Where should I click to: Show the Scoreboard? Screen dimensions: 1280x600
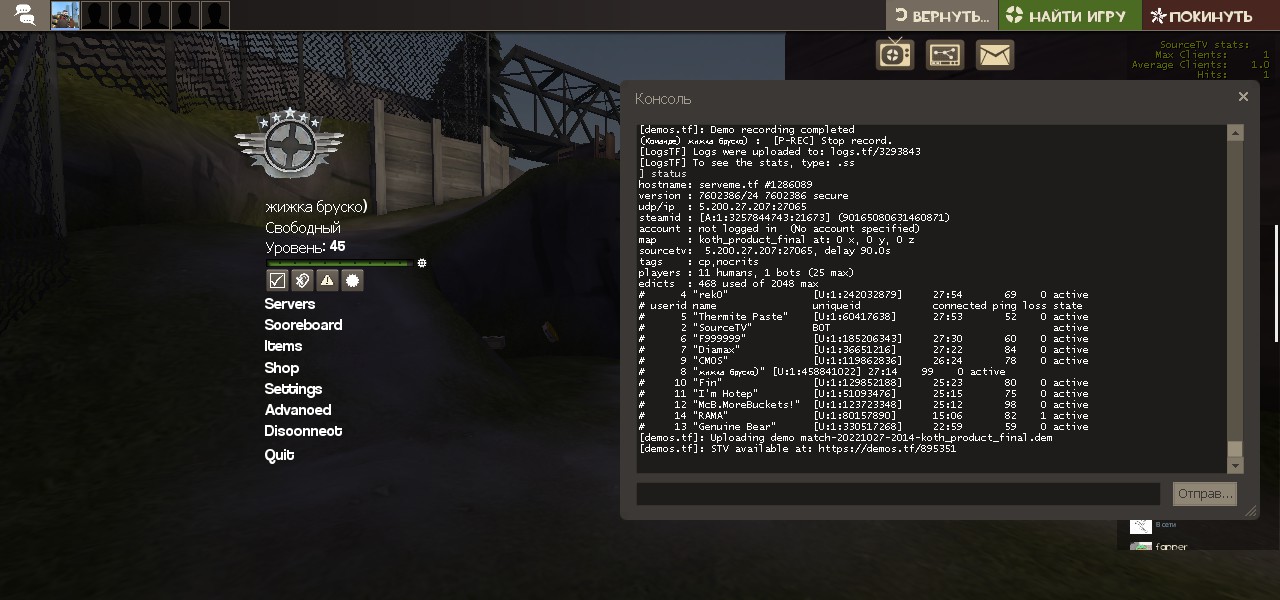(303, 325)
